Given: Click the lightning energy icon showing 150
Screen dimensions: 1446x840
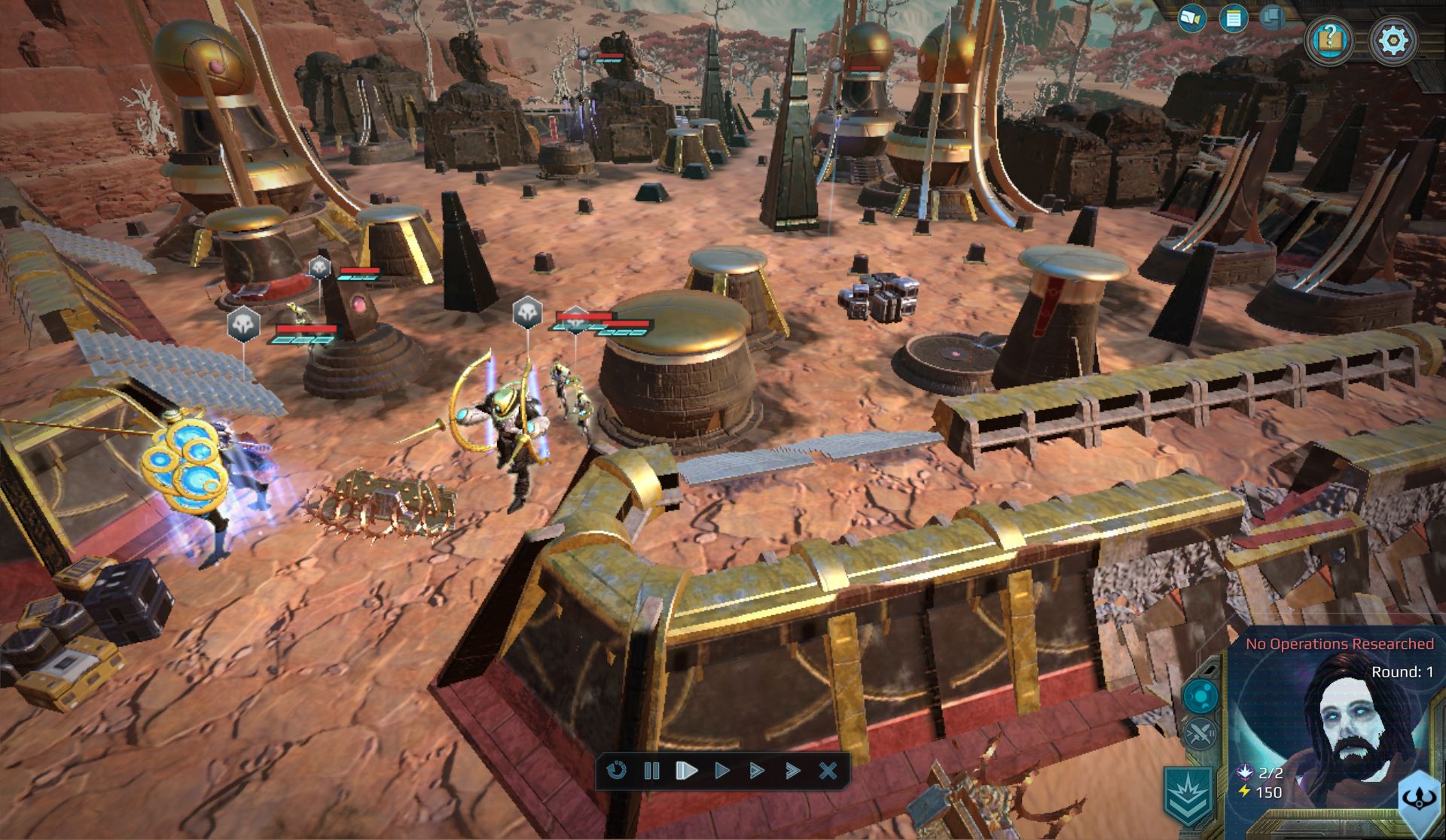Looking at the screenshot, I should (x=1245, y=791).
